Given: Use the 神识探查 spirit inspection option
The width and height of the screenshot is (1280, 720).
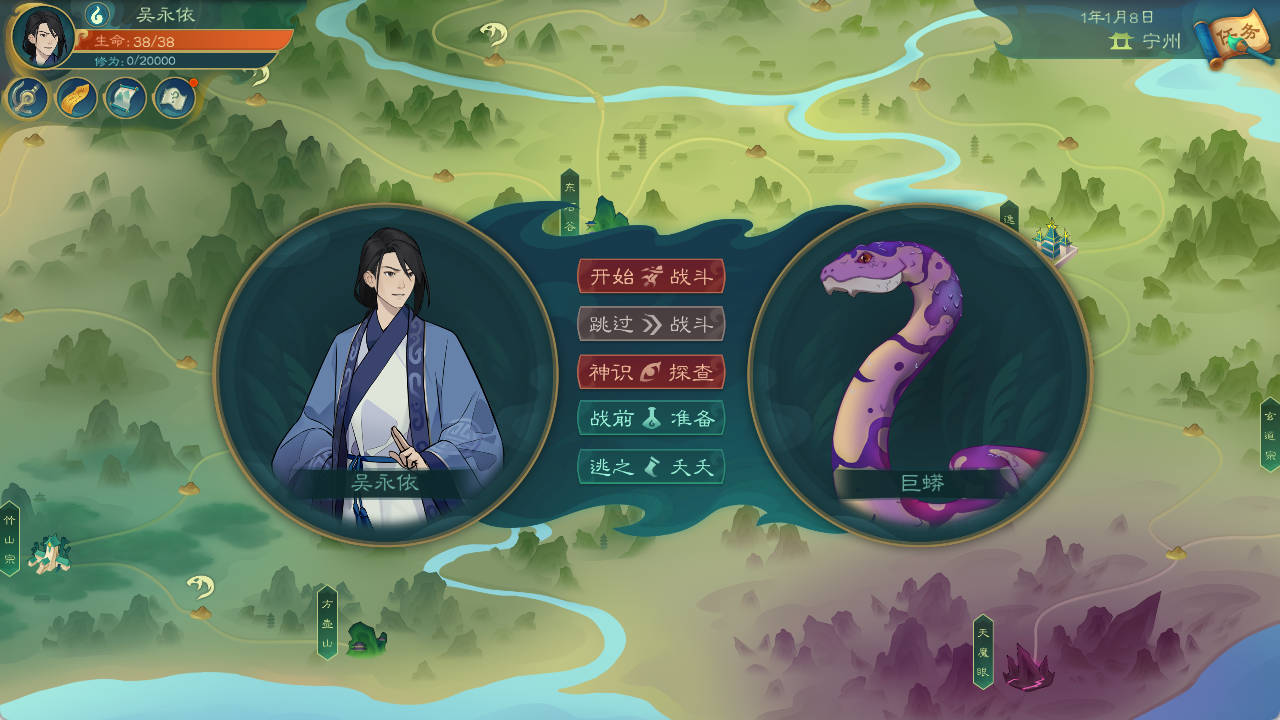Looking at the screenshot, I should [653, 372].
